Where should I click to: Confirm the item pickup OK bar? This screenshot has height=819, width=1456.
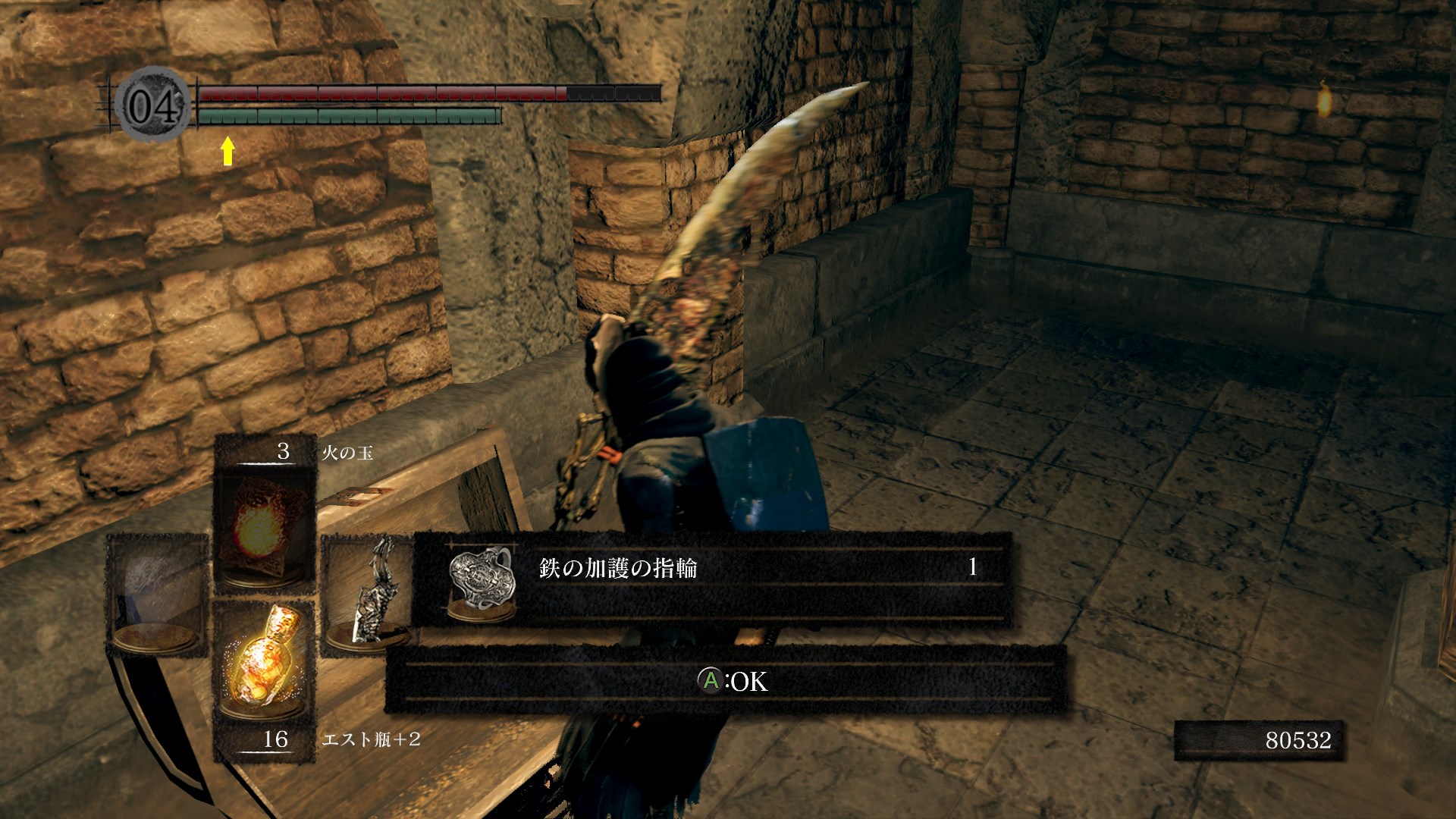click(726, 680)
